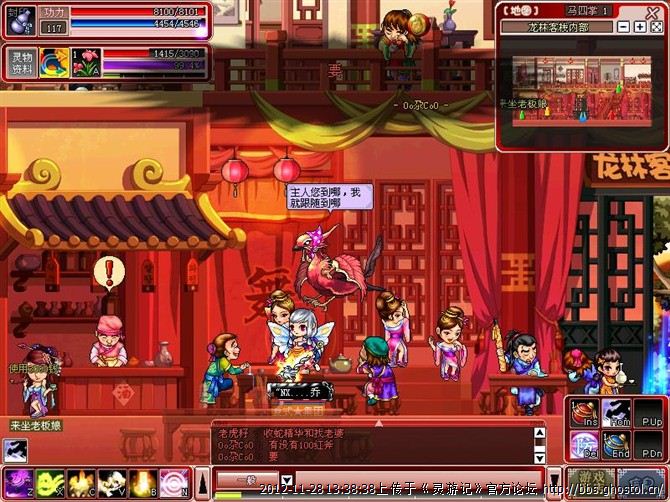
Task: Use the Del hotkey pink orb slot
Action: 584,443
